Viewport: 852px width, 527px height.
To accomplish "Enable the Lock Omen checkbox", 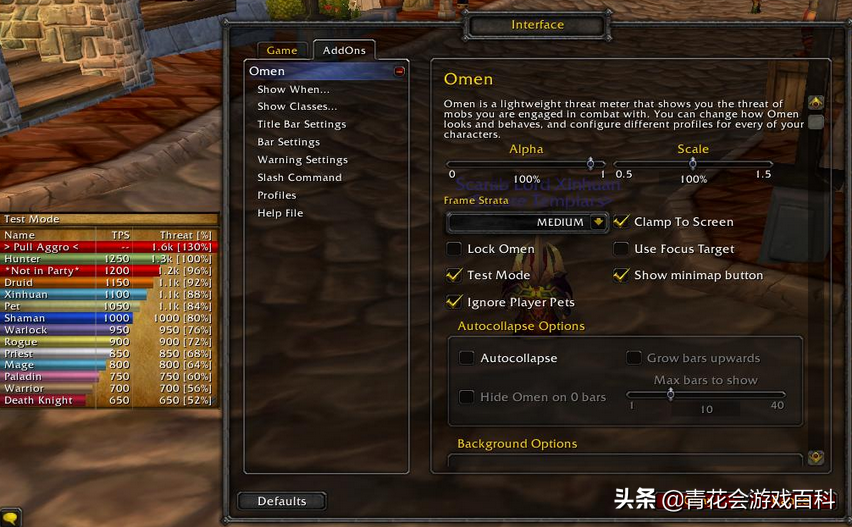I will 455,249.
